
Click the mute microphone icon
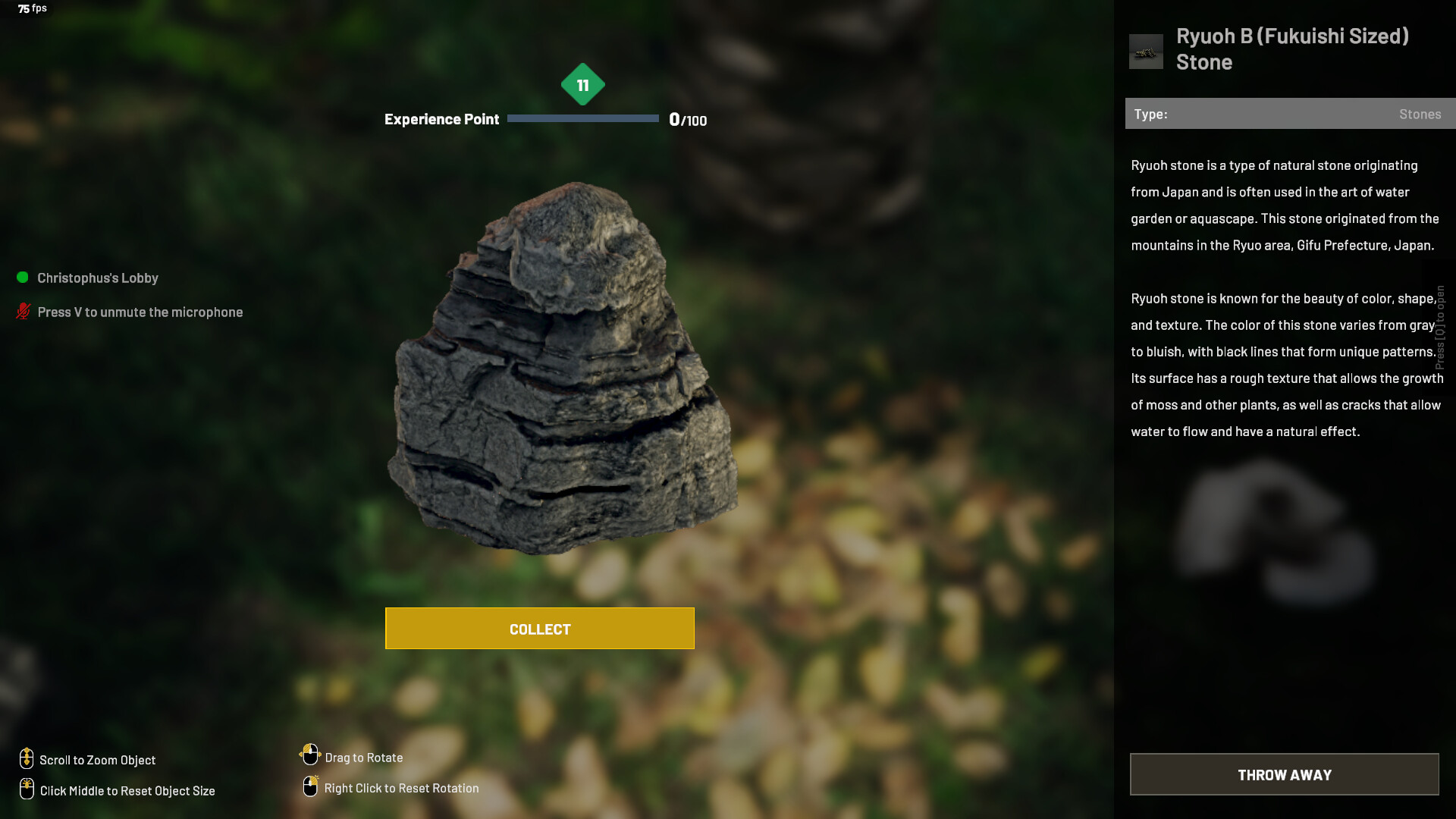21,311
